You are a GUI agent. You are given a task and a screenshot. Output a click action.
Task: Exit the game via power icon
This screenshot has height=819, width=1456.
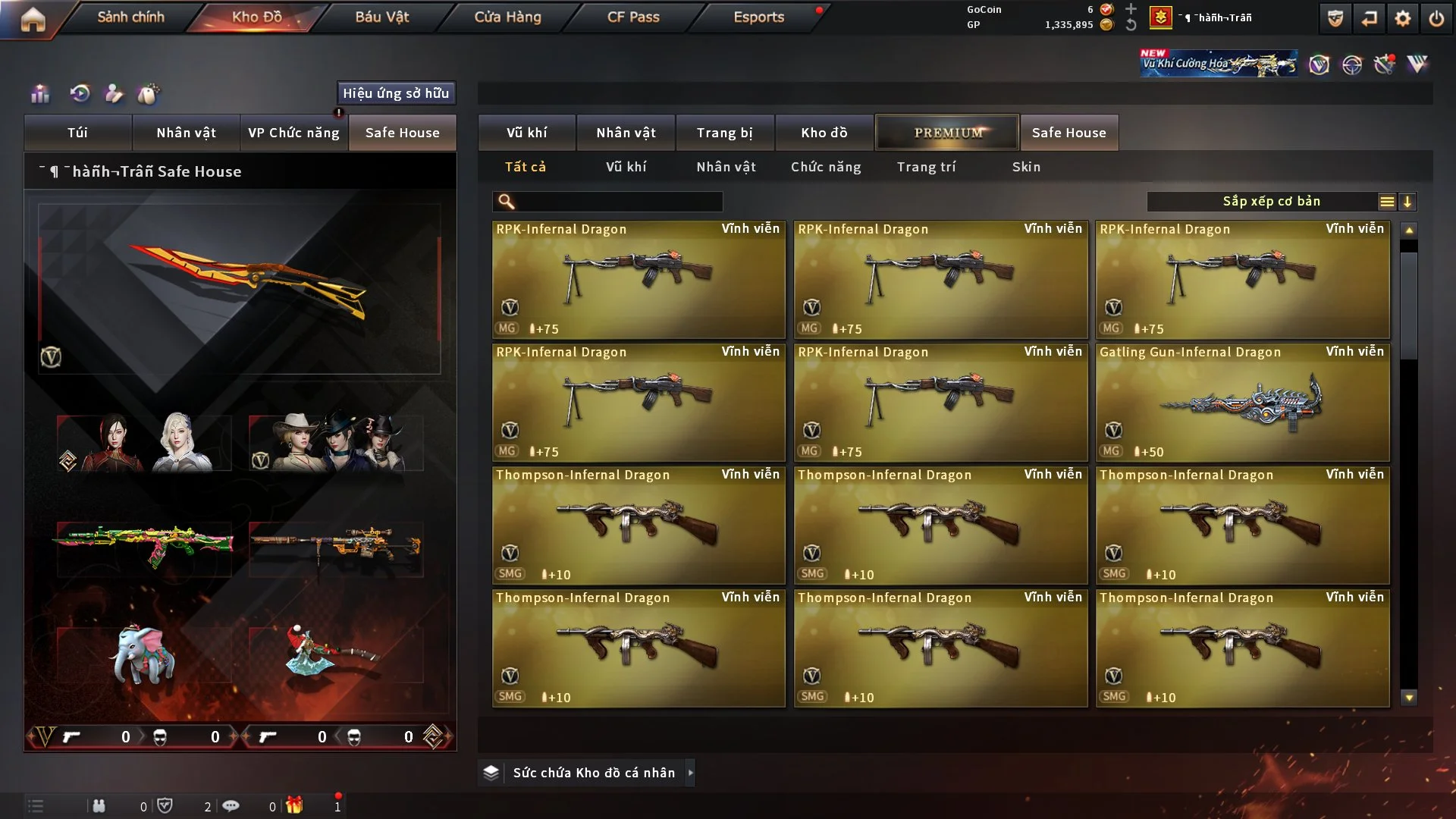pyautogui.click(x=1436, y=19)
